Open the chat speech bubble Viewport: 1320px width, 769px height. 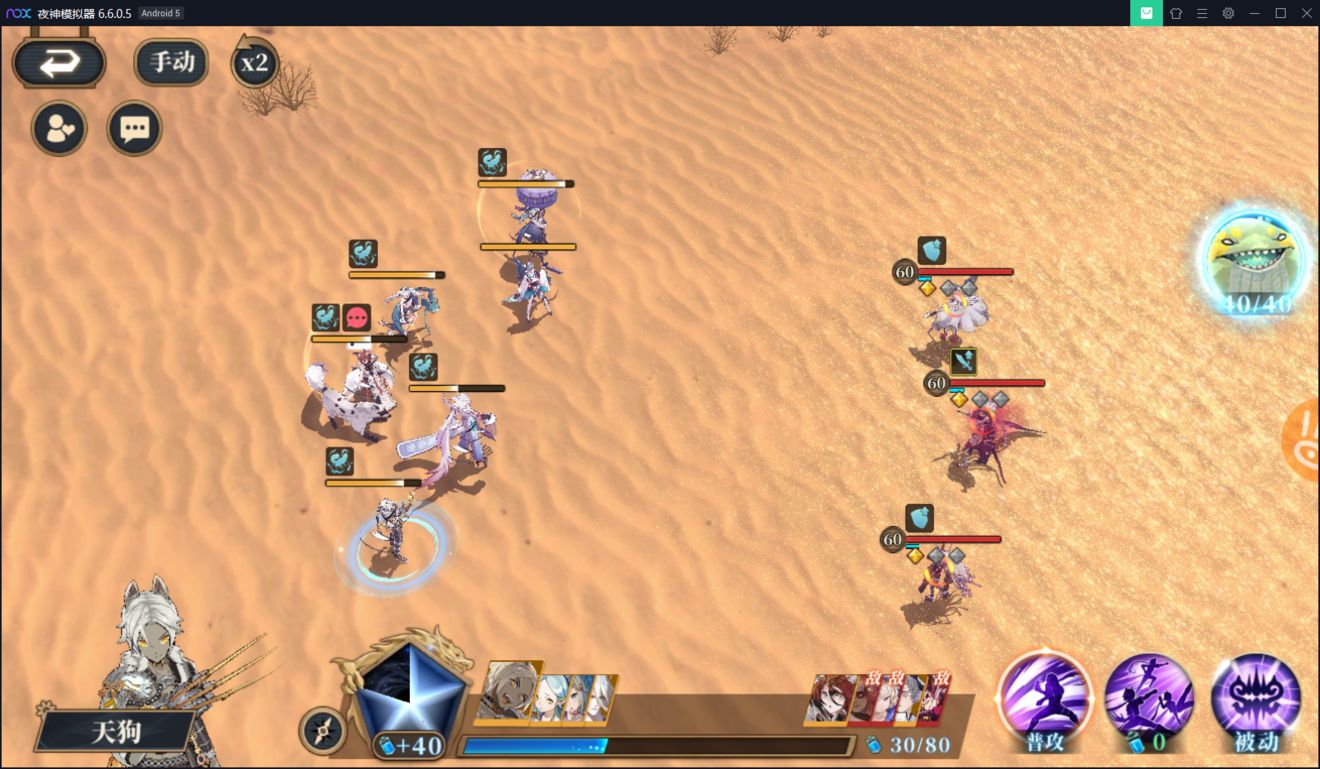[134, 128]
